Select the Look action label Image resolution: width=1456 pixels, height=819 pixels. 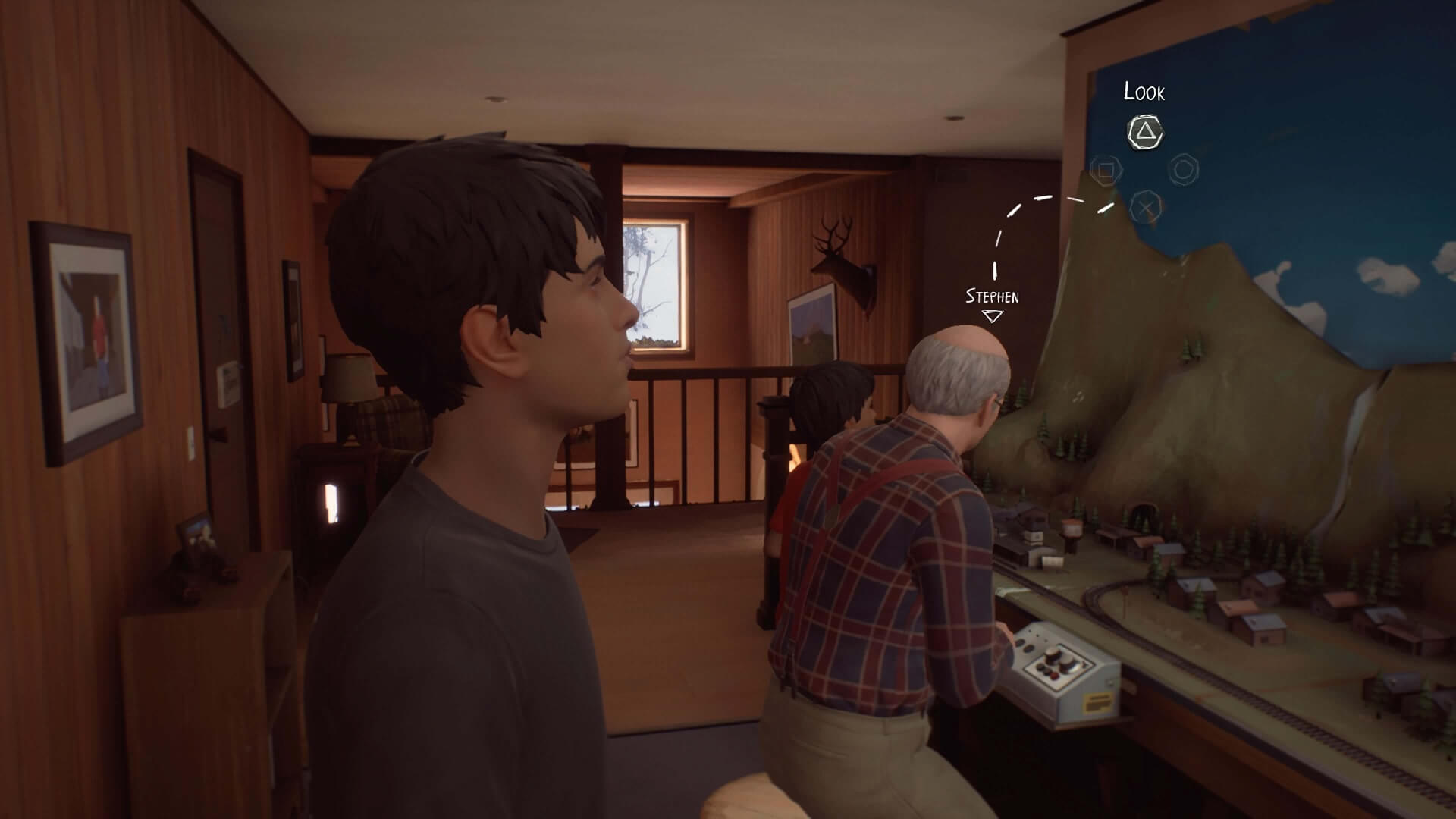tap(1144, 93)
